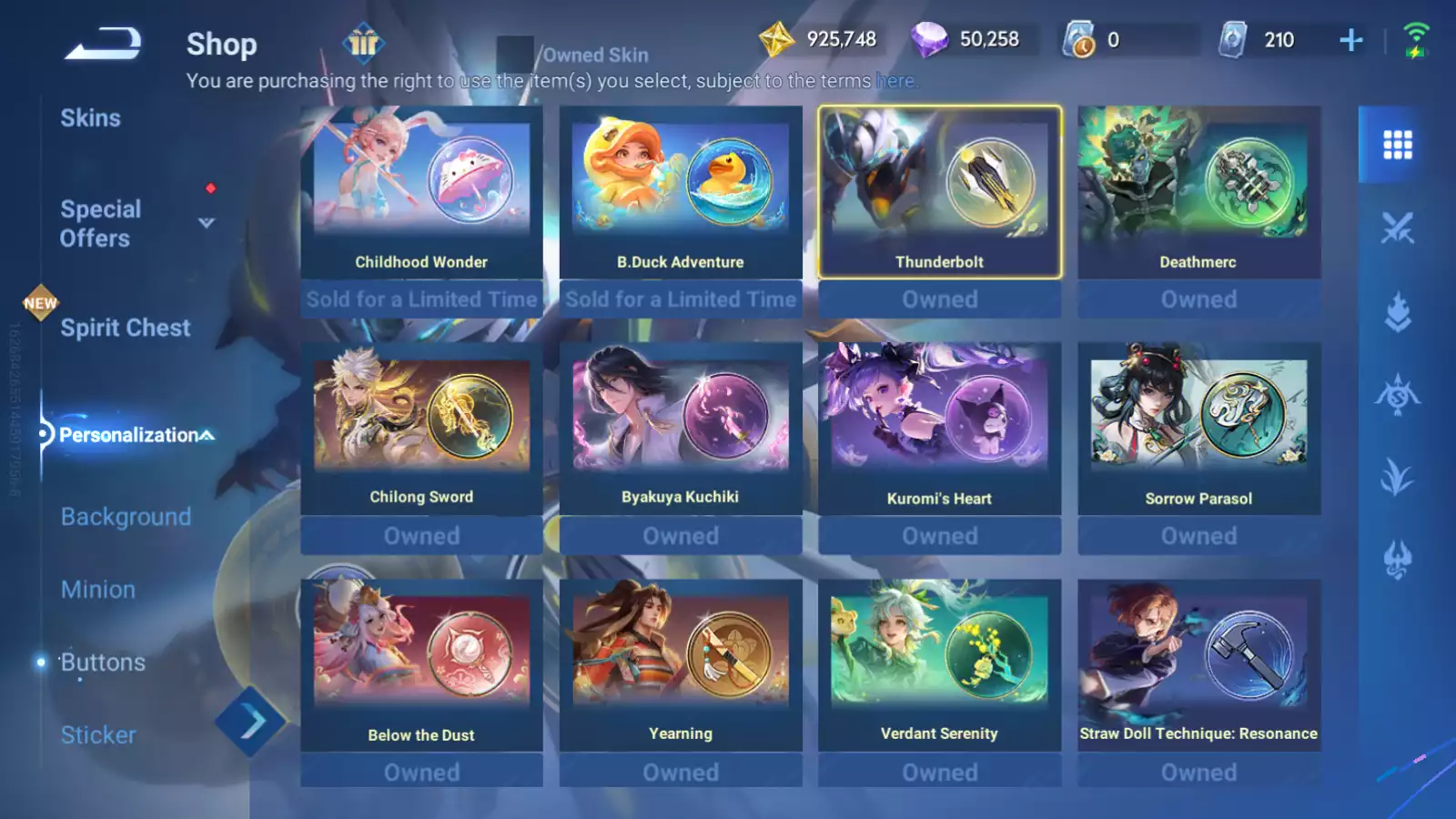Toggle the Personalization section selection
Image resolution: width=1456 pixels, height=819 pixels.
[127, 435]
